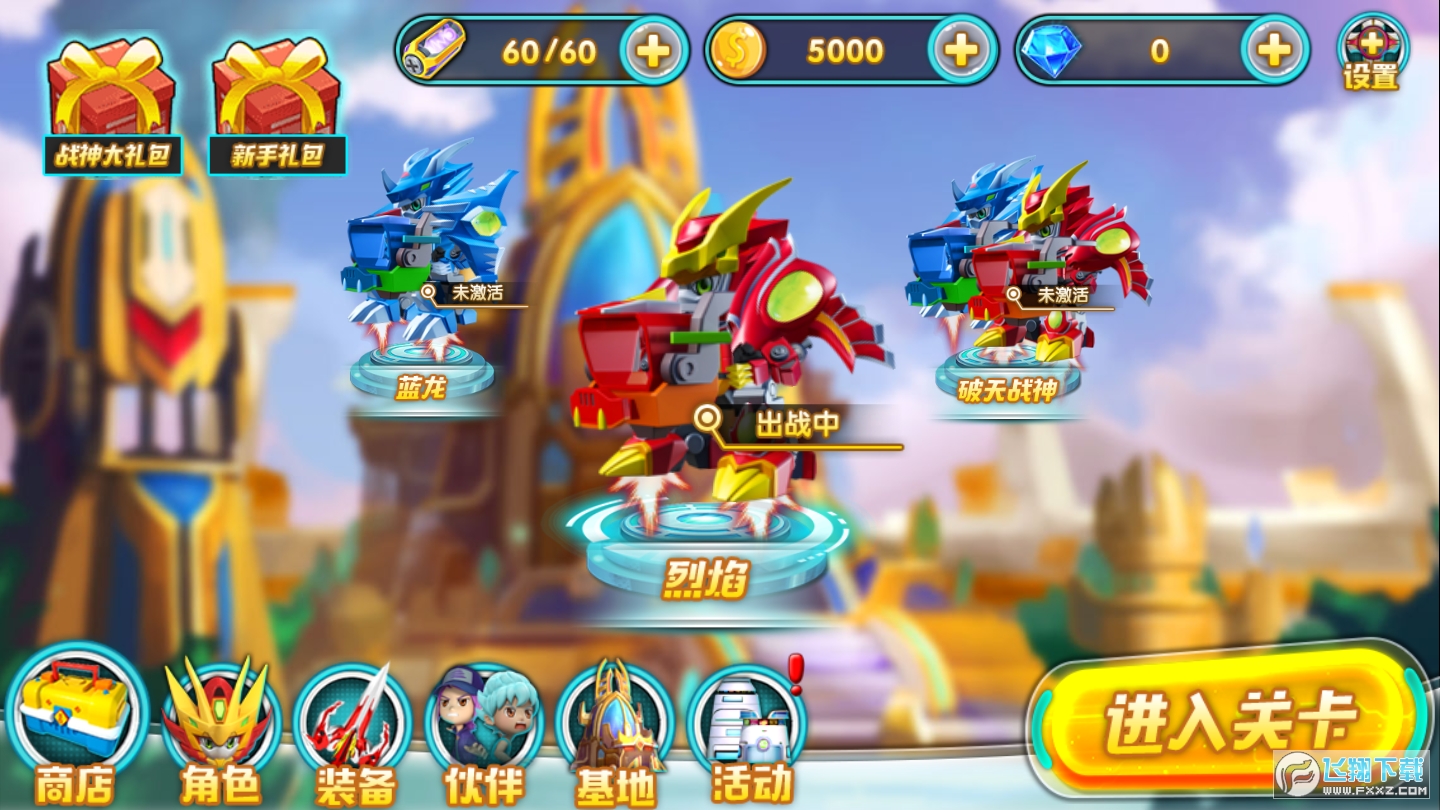
Task: Add gold coins using the plus button
Action: coord(961,50)
